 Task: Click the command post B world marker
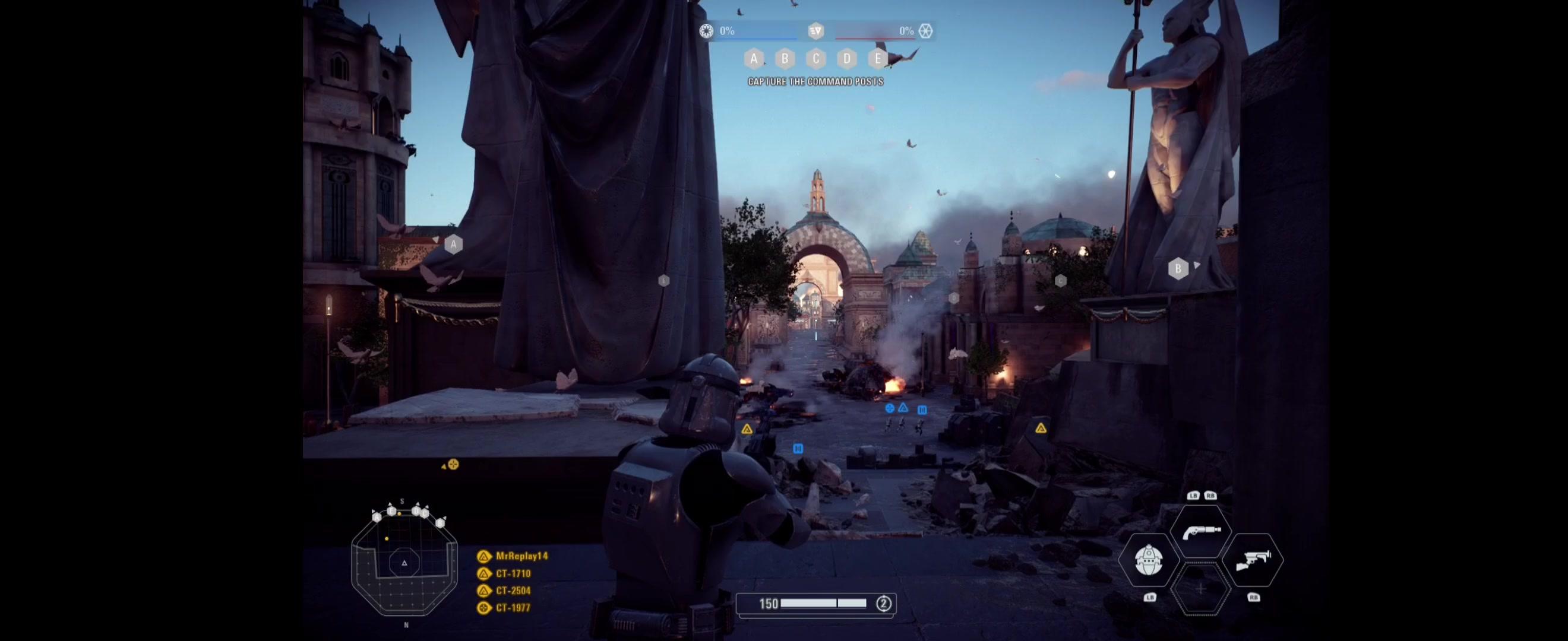click(x=1178, y=268)
